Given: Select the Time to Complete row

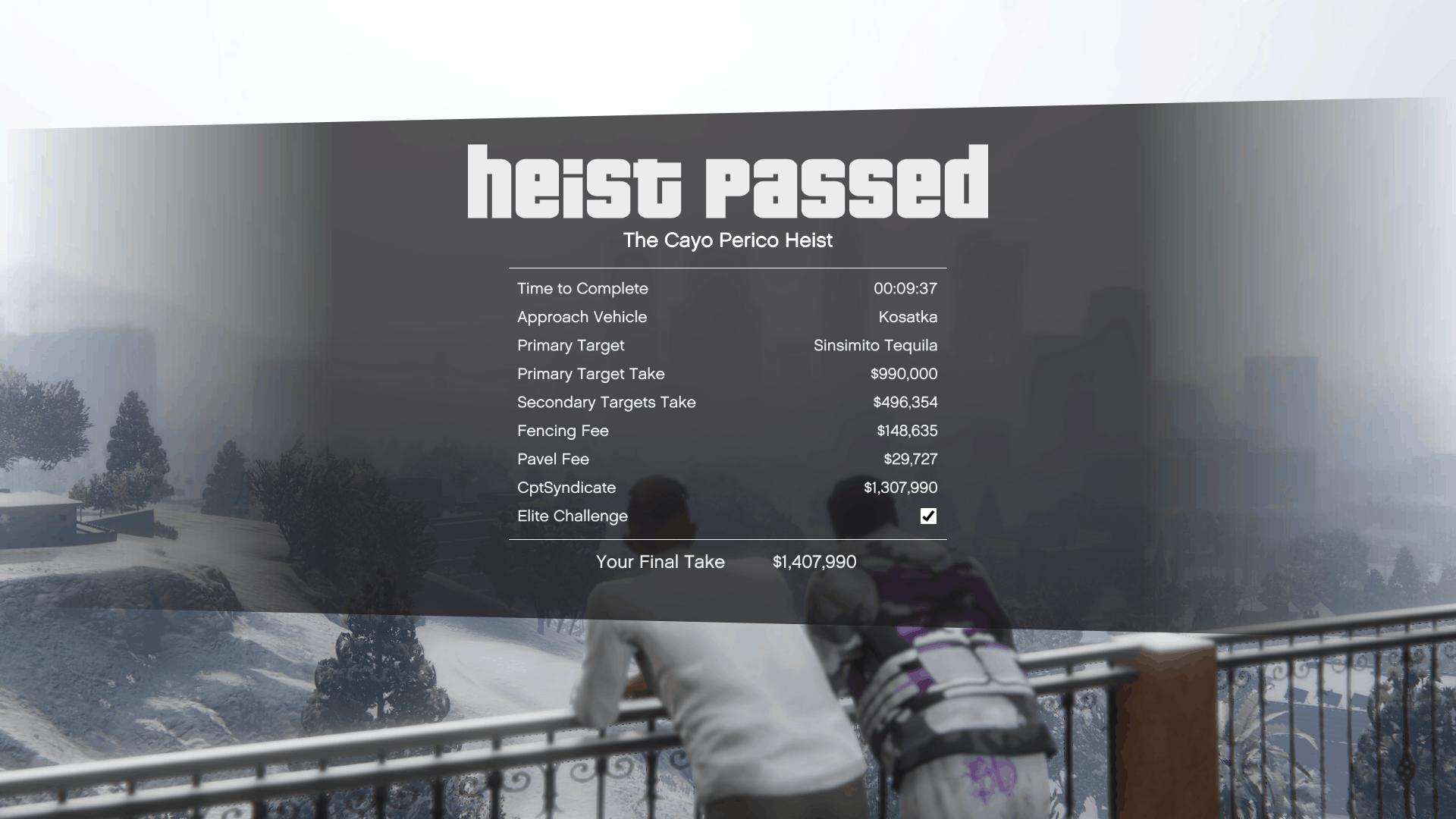Looking at the screenshot, I should pyautogui.click(x=582, y=289).
